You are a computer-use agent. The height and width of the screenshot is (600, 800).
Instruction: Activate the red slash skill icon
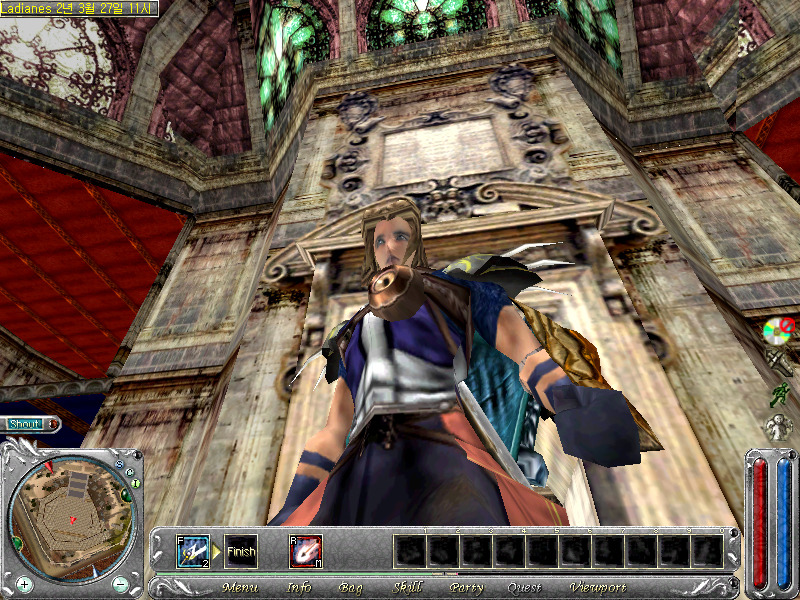pyautogui.click(x=305, y=551)
